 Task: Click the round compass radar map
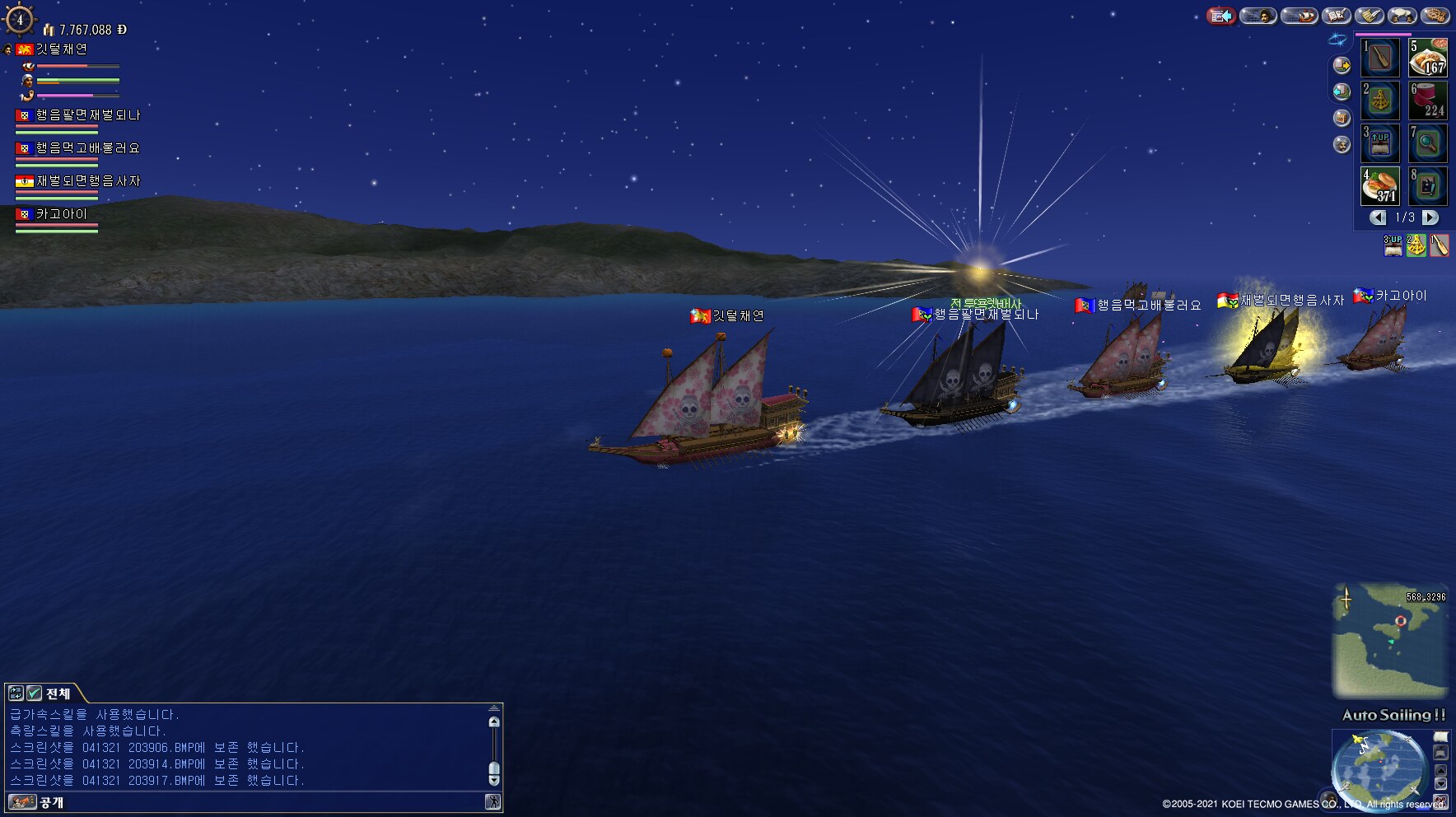pyautogui.click(x=1379, y=768)
